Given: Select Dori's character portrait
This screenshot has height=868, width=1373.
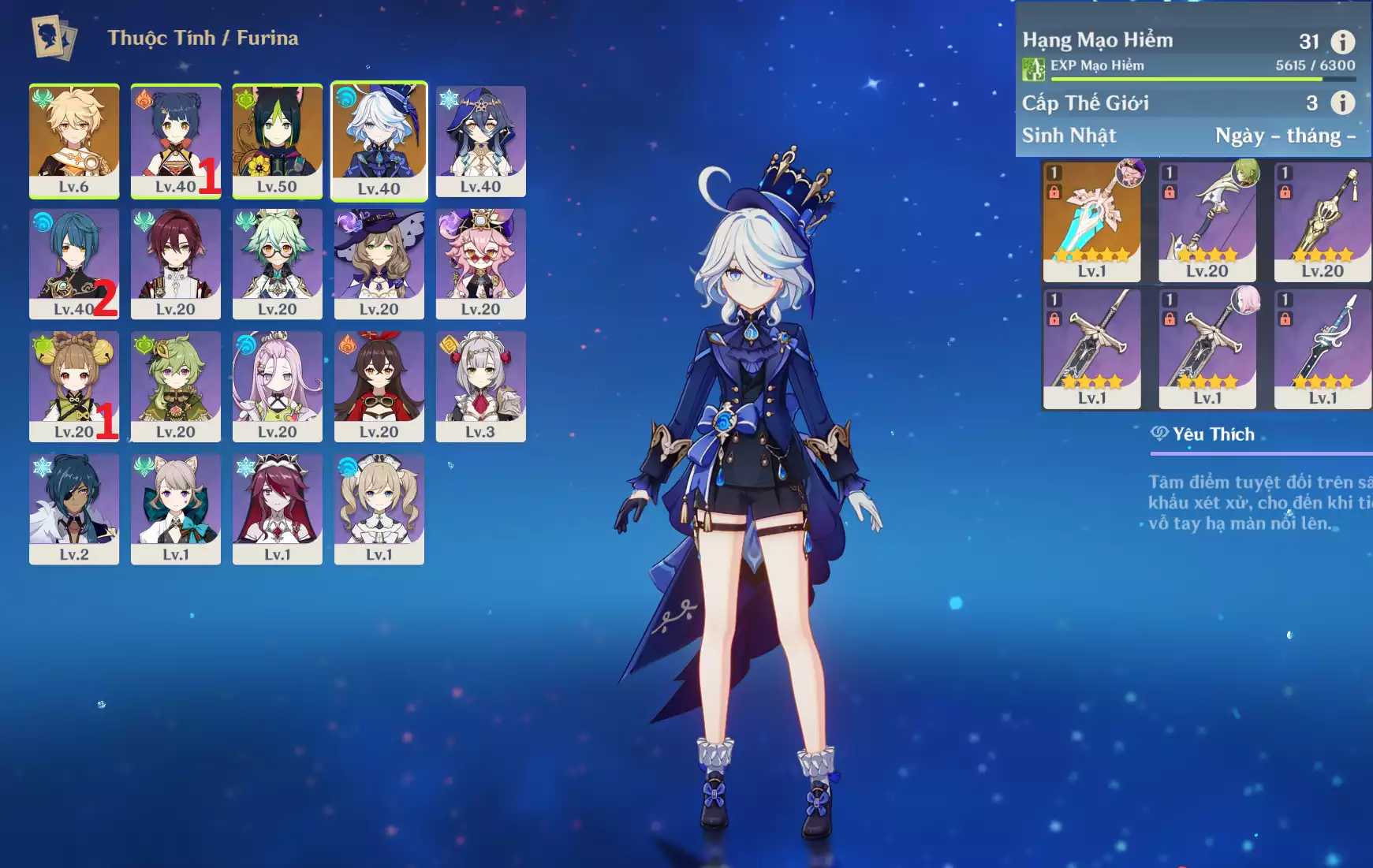Looking at the screenshot, I should point(480,263).
